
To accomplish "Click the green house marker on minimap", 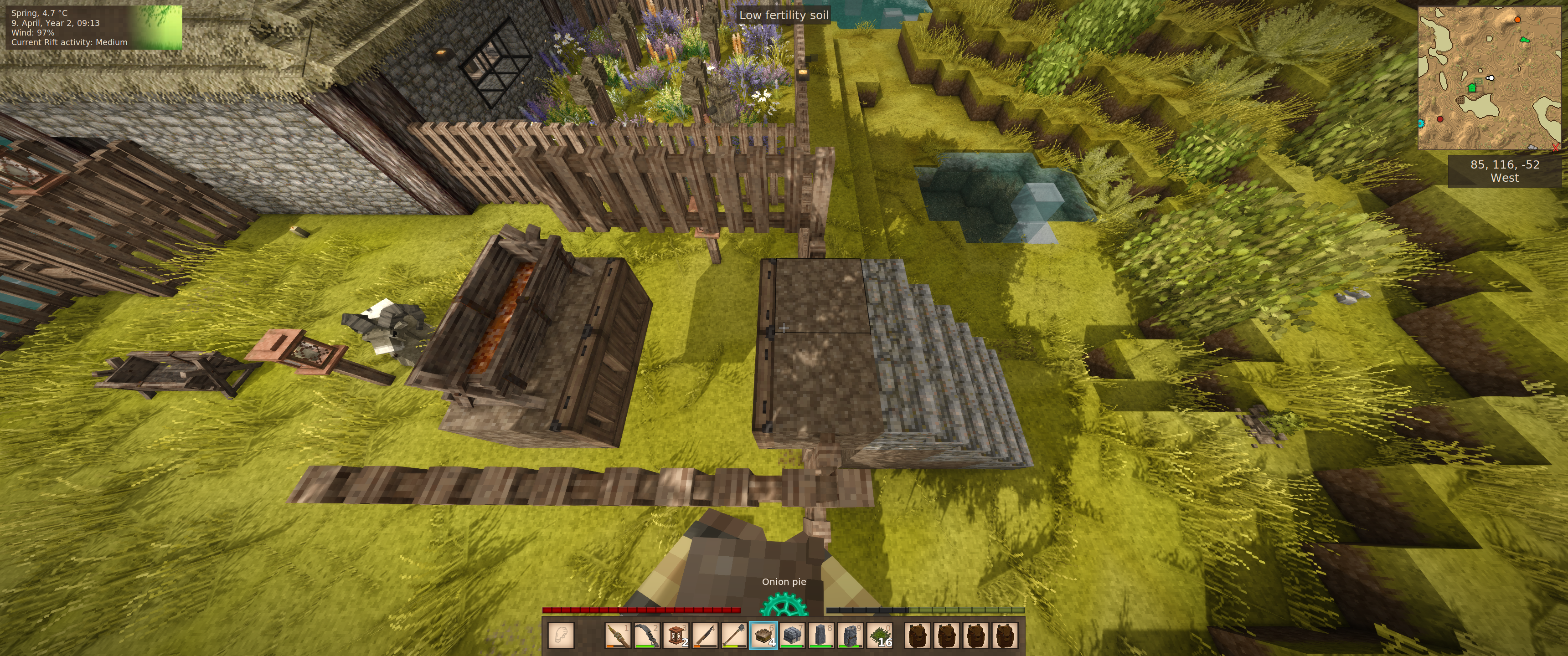I will [x=1472, y=87].
